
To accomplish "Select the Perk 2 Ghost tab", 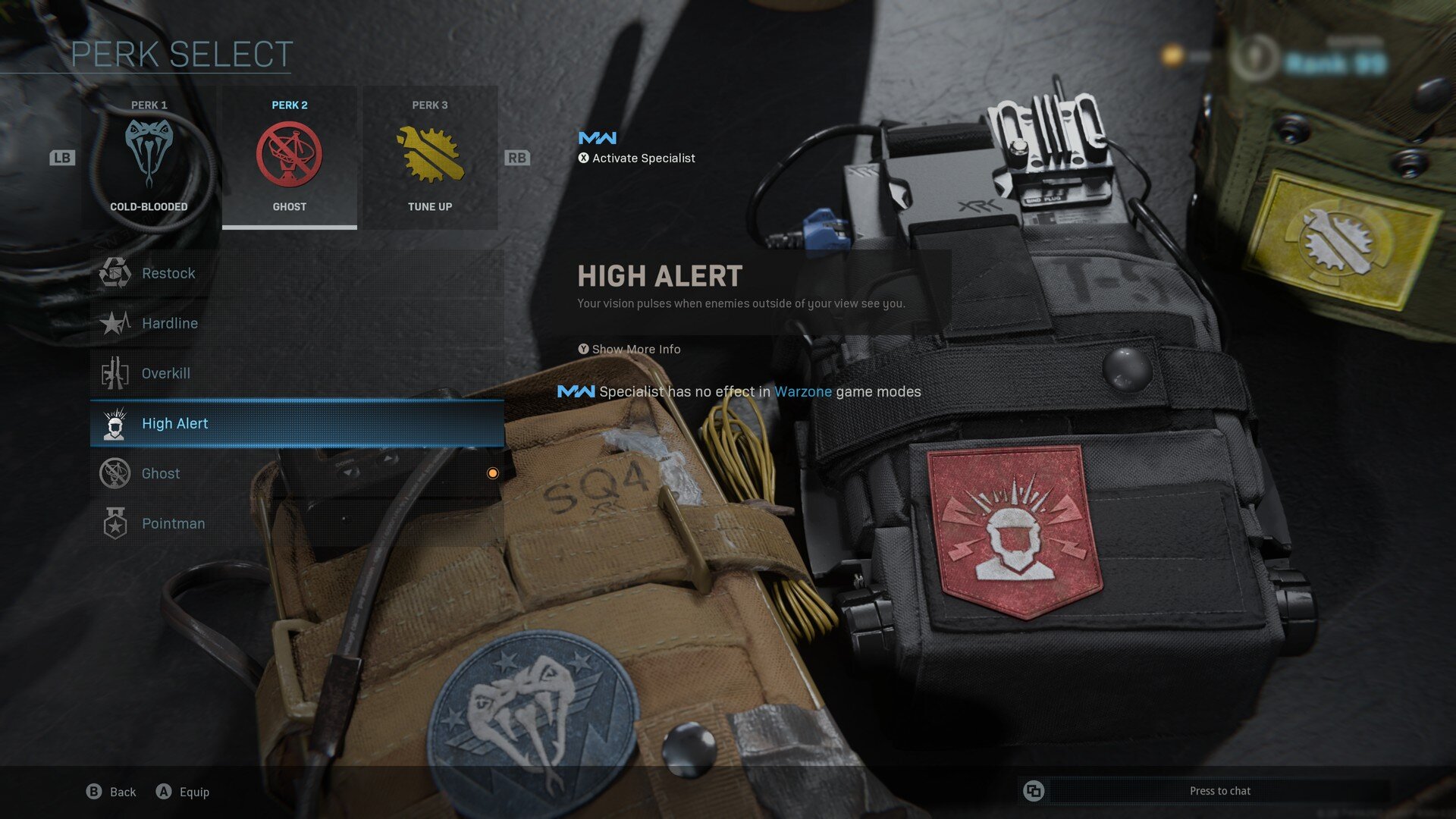I will (x=289, y=158).
